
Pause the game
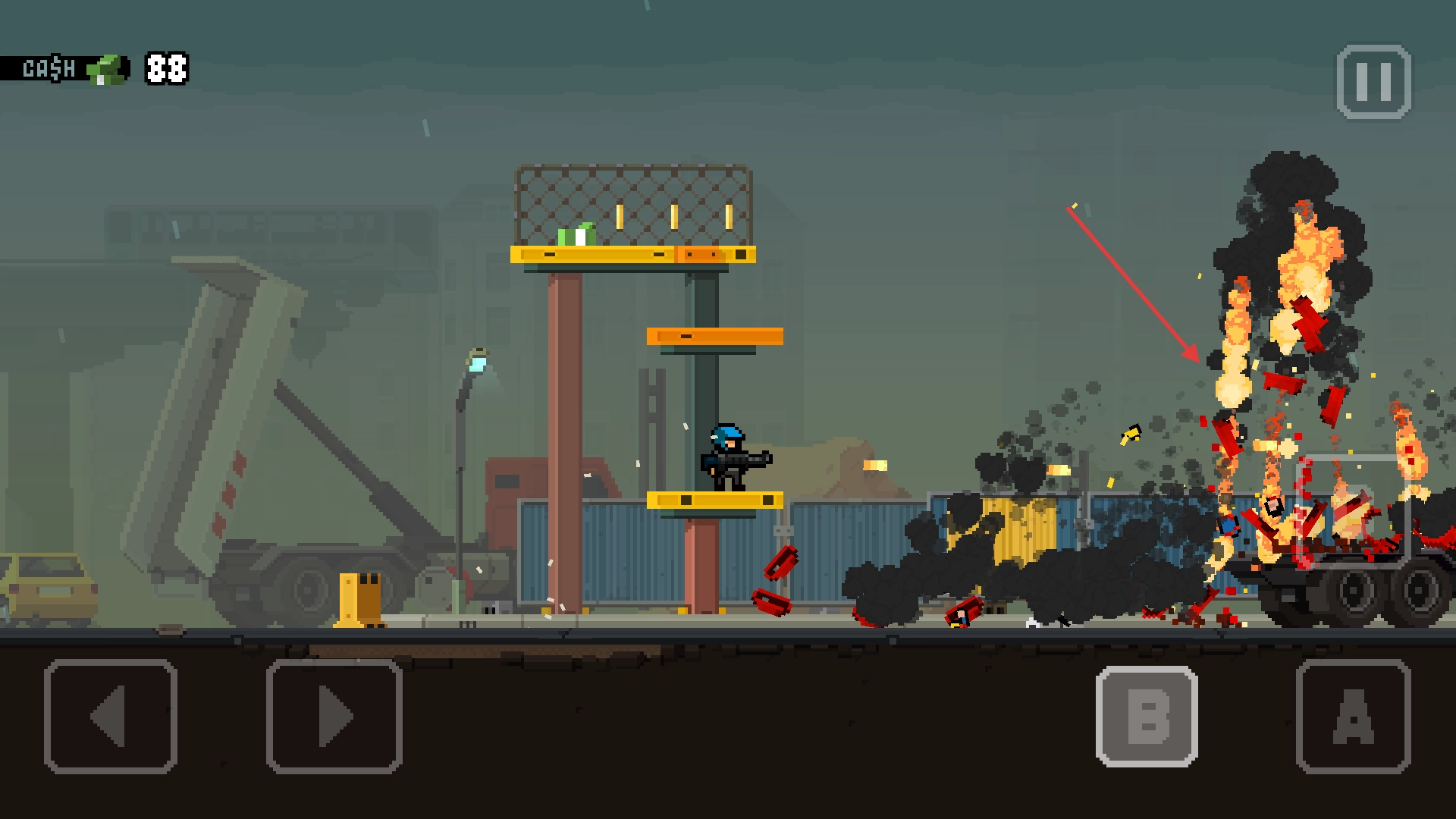coord(1373,82)
